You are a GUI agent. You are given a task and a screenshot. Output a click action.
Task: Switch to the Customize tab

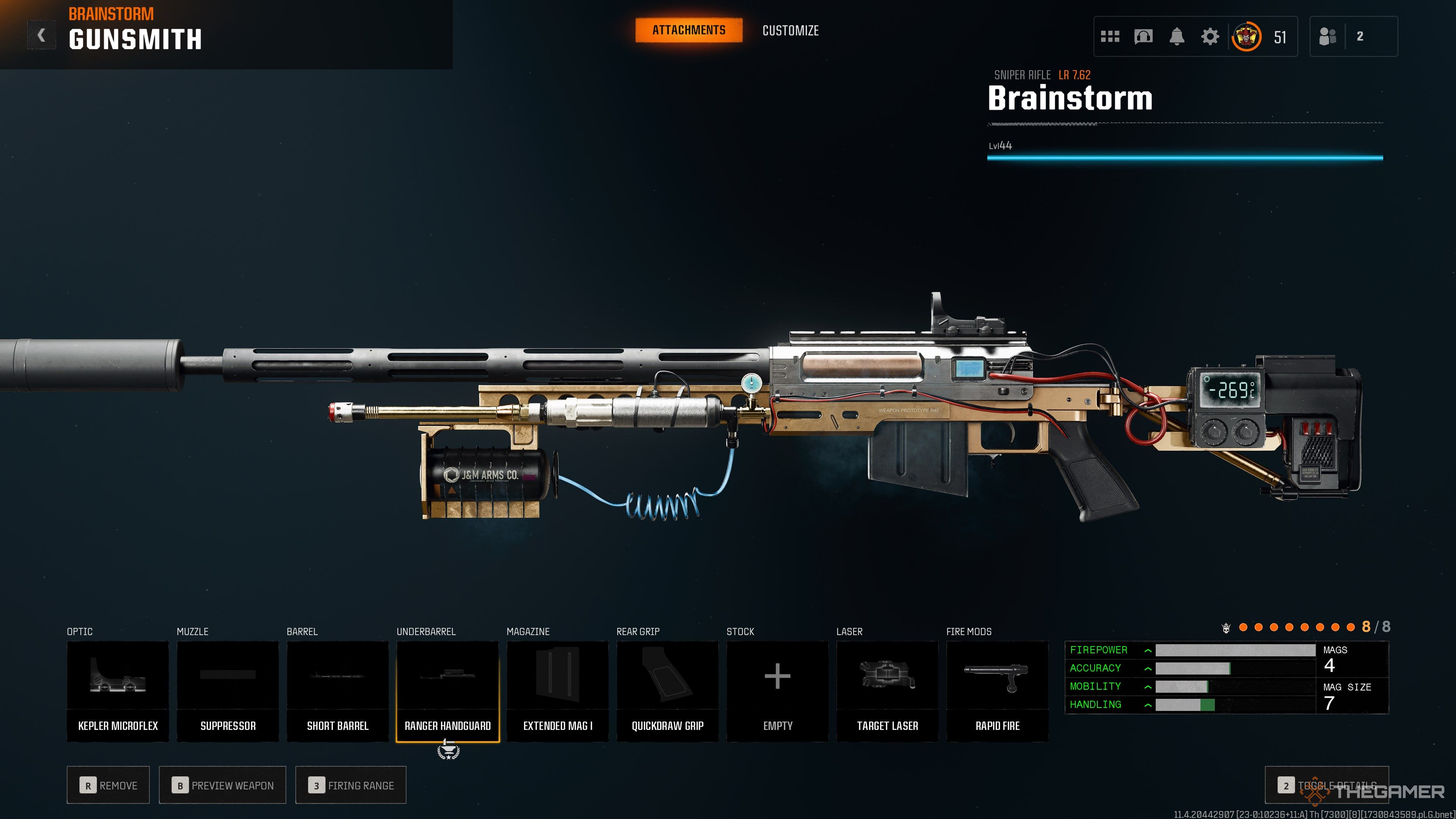click(x=790, y=30)
